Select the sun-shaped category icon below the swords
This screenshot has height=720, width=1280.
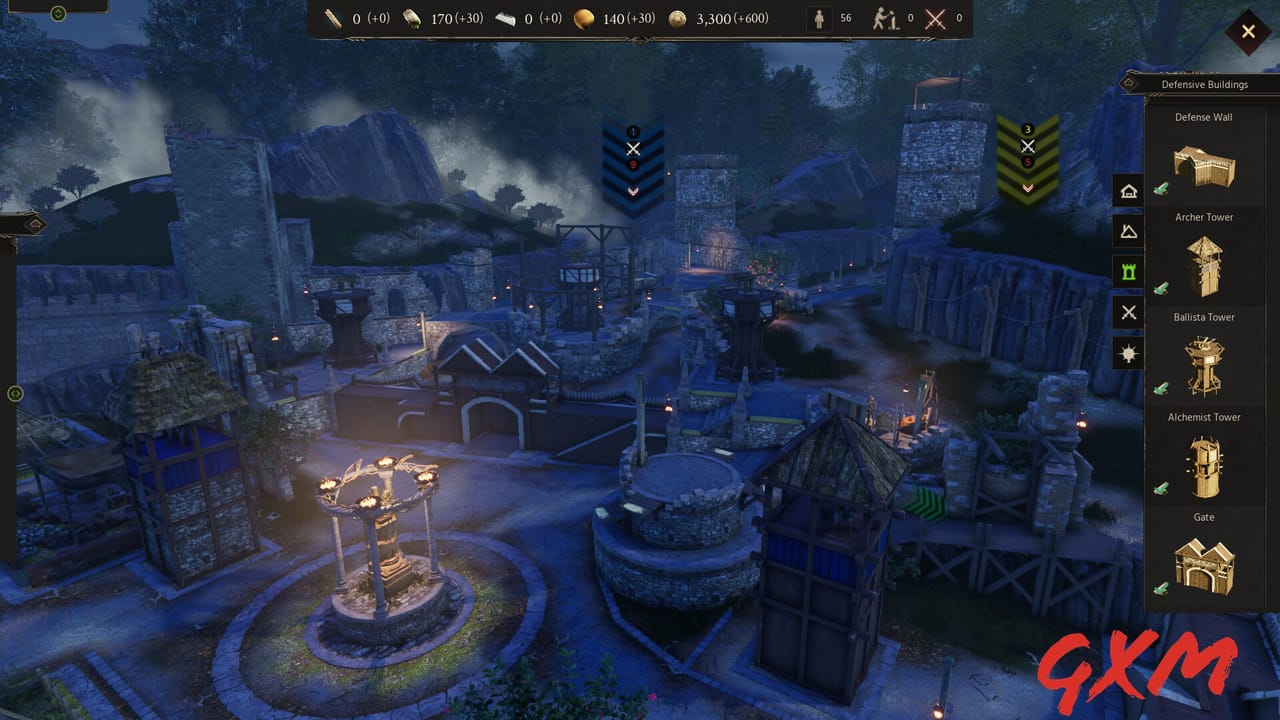(x=1127, y=352)
